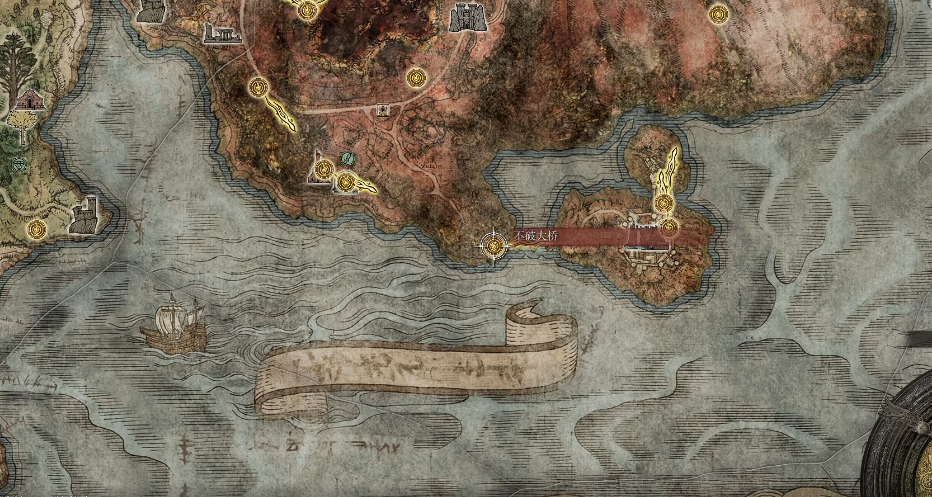
Task: Select the grace marker on the green western landmass
Action: coord(37,230)
